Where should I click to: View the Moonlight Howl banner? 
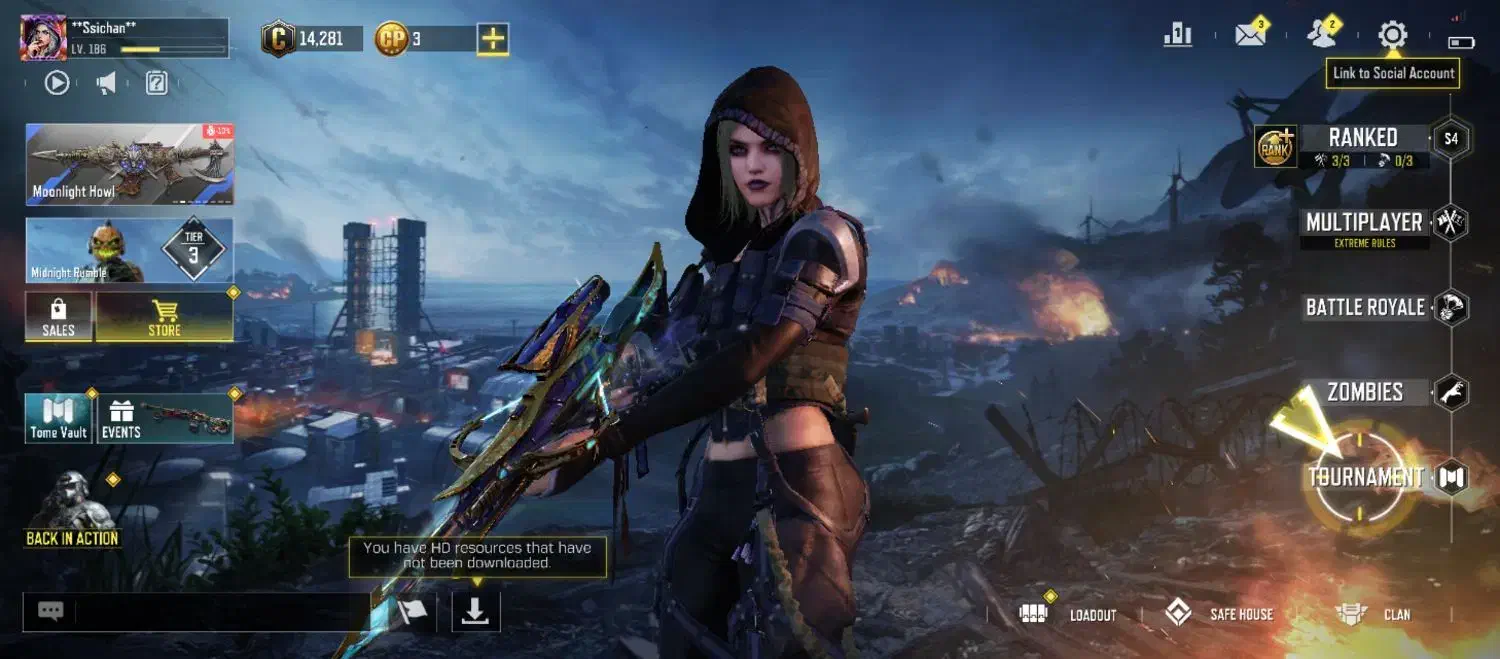pyautogui.click(x=129, y=164)
